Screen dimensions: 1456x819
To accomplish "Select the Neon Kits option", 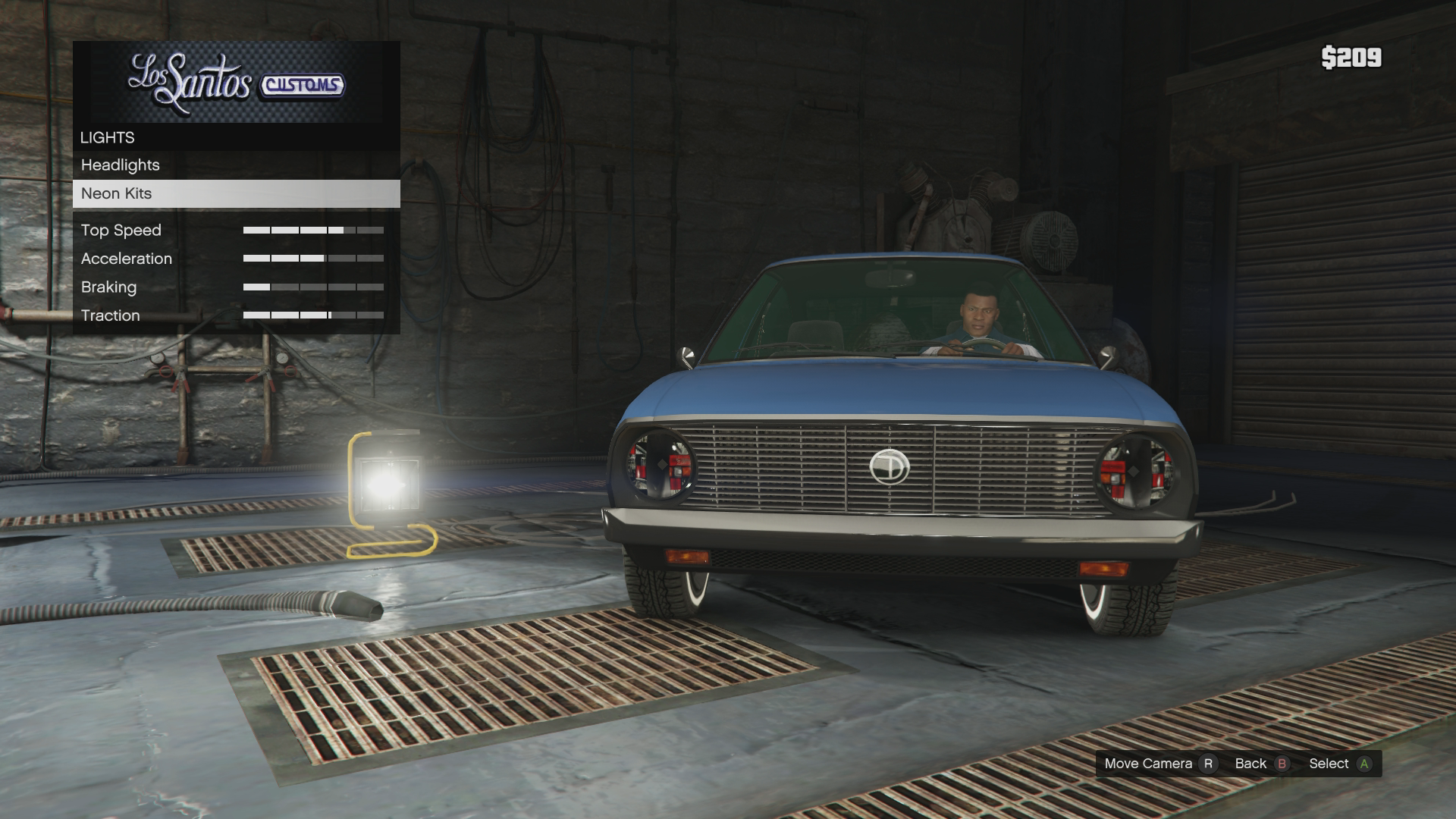I will 117,193.
